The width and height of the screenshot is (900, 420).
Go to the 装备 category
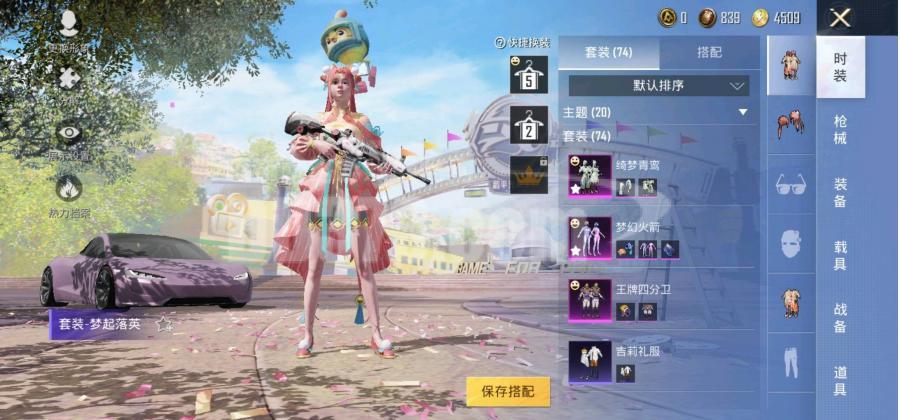[x=840, y=192]
